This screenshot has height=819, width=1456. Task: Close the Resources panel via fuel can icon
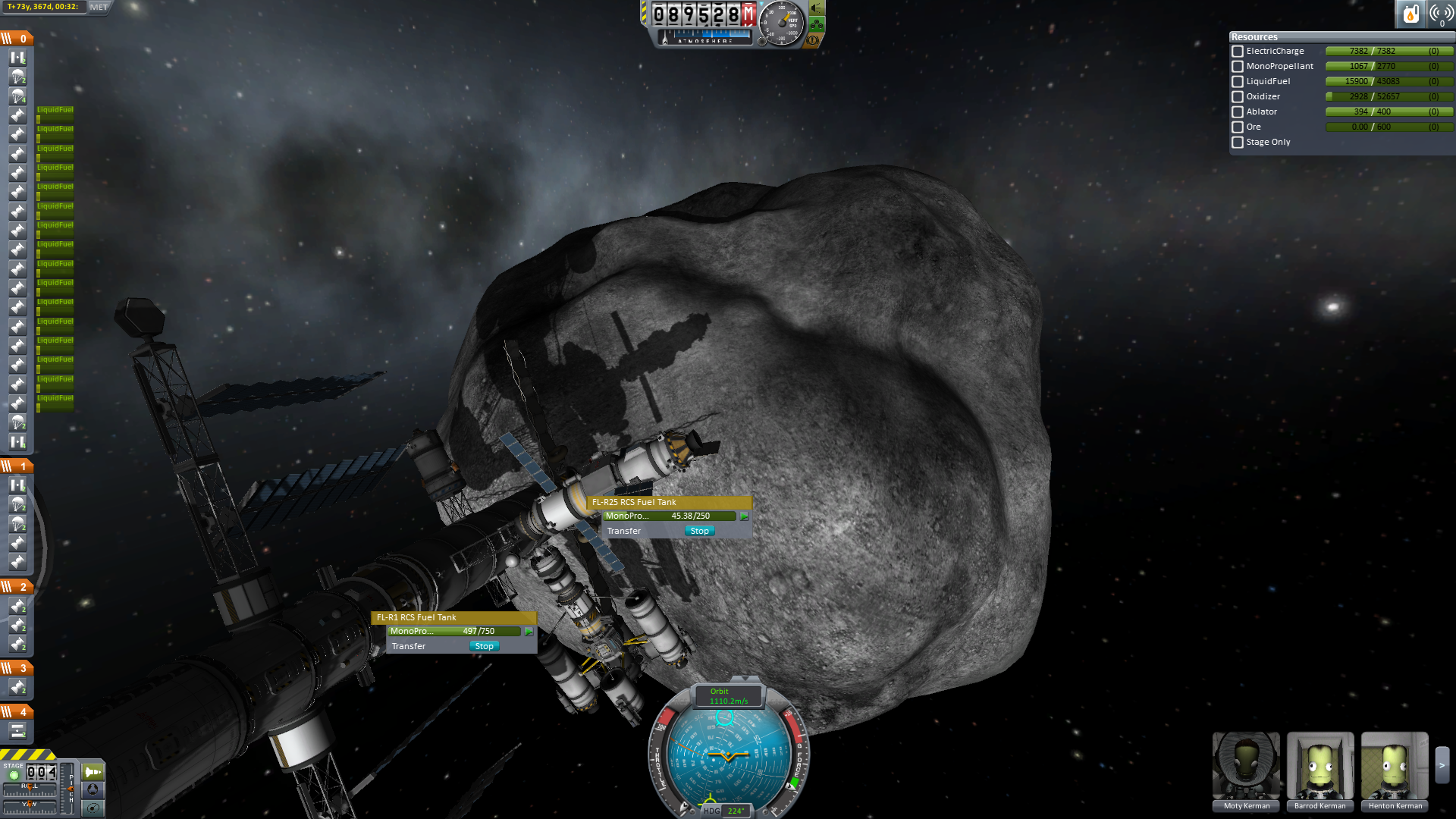[1410, 14]
